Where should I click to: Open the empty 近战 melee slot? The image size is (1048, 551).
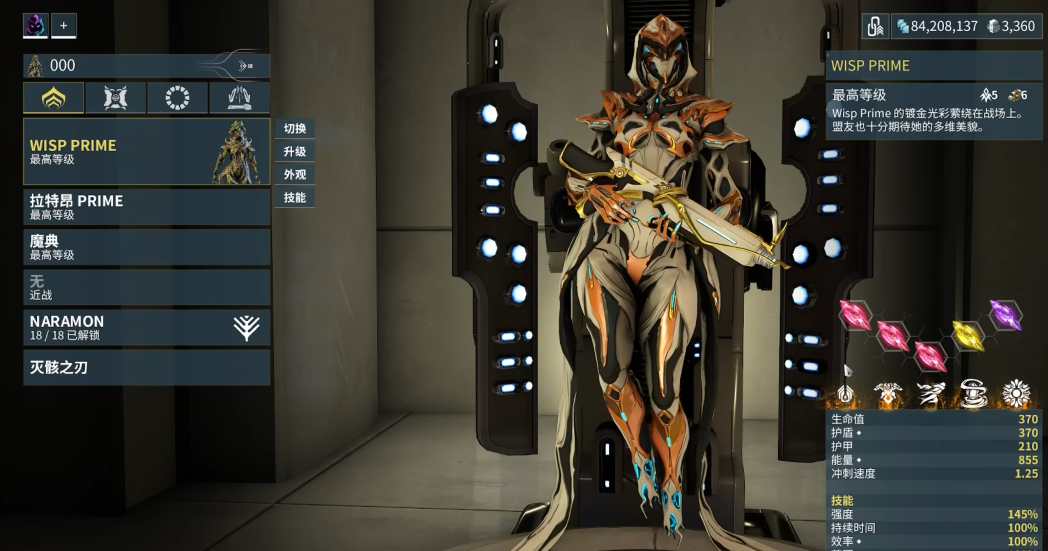point(146,288)
